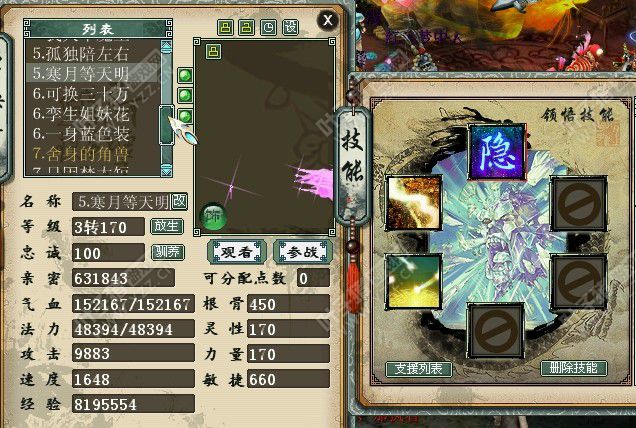Choose pet 6.孪生姐妹花 from the list

coord(80,114)
